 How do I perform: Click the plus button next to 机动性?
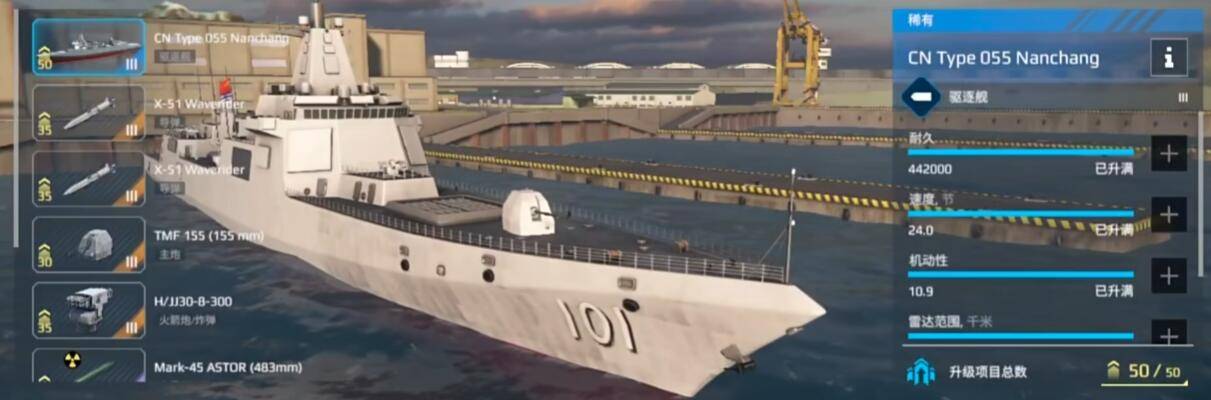pos(1168,275)
